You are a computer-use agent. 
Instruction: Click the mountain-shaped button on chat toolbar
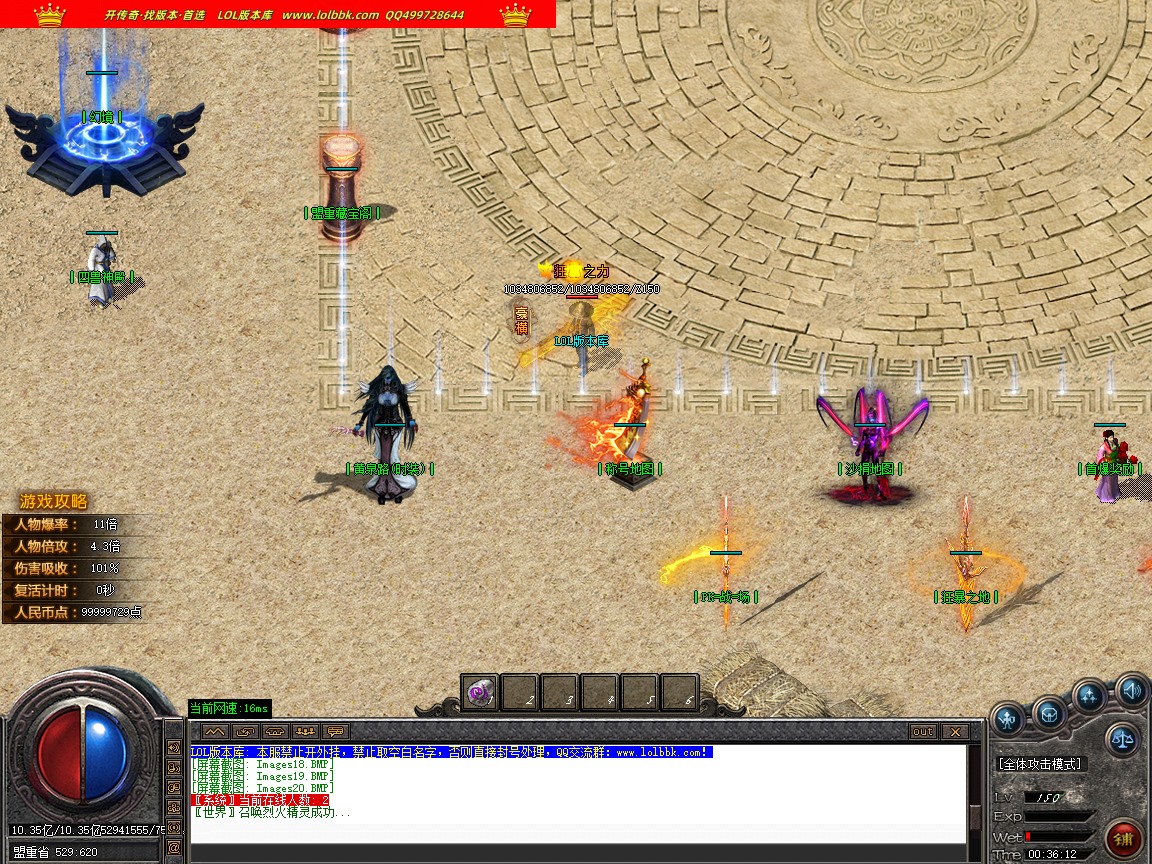[215, 732]
